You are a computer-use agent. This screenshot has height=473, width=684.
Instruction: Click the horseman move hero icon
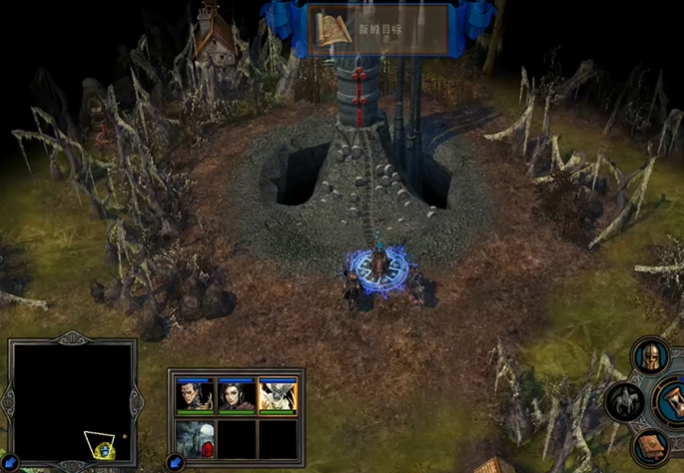click(623, 401)
